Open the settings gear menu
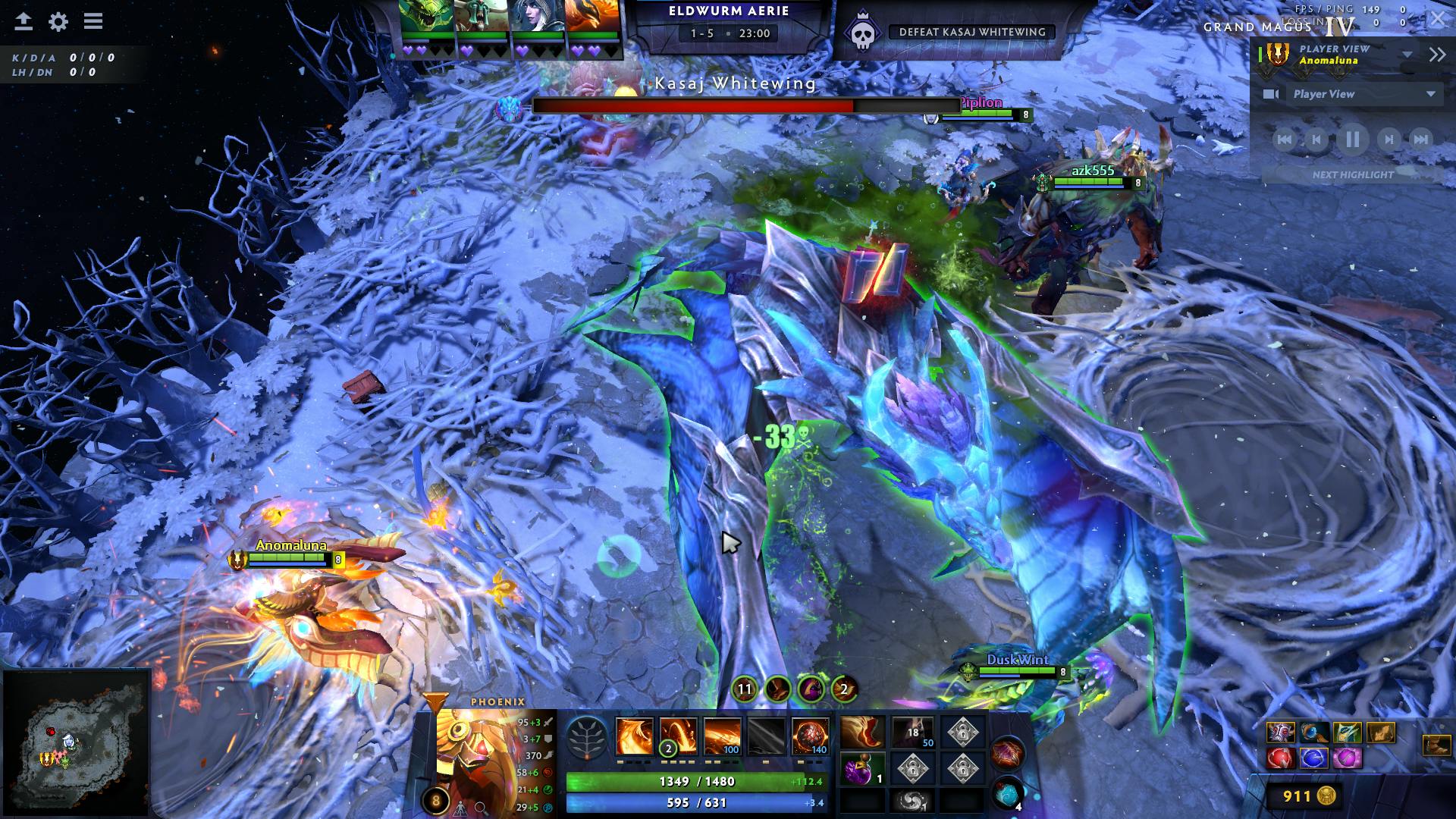The height and width of the screenshot is (819, 1456). (x=58, y=22)
